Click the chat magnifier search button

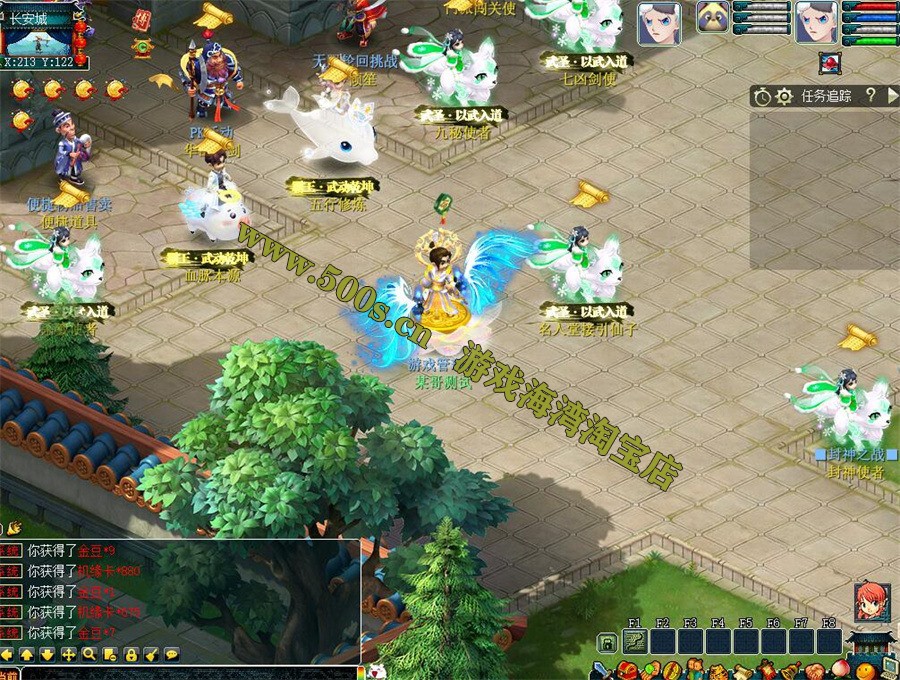click(x=89, y=654)
